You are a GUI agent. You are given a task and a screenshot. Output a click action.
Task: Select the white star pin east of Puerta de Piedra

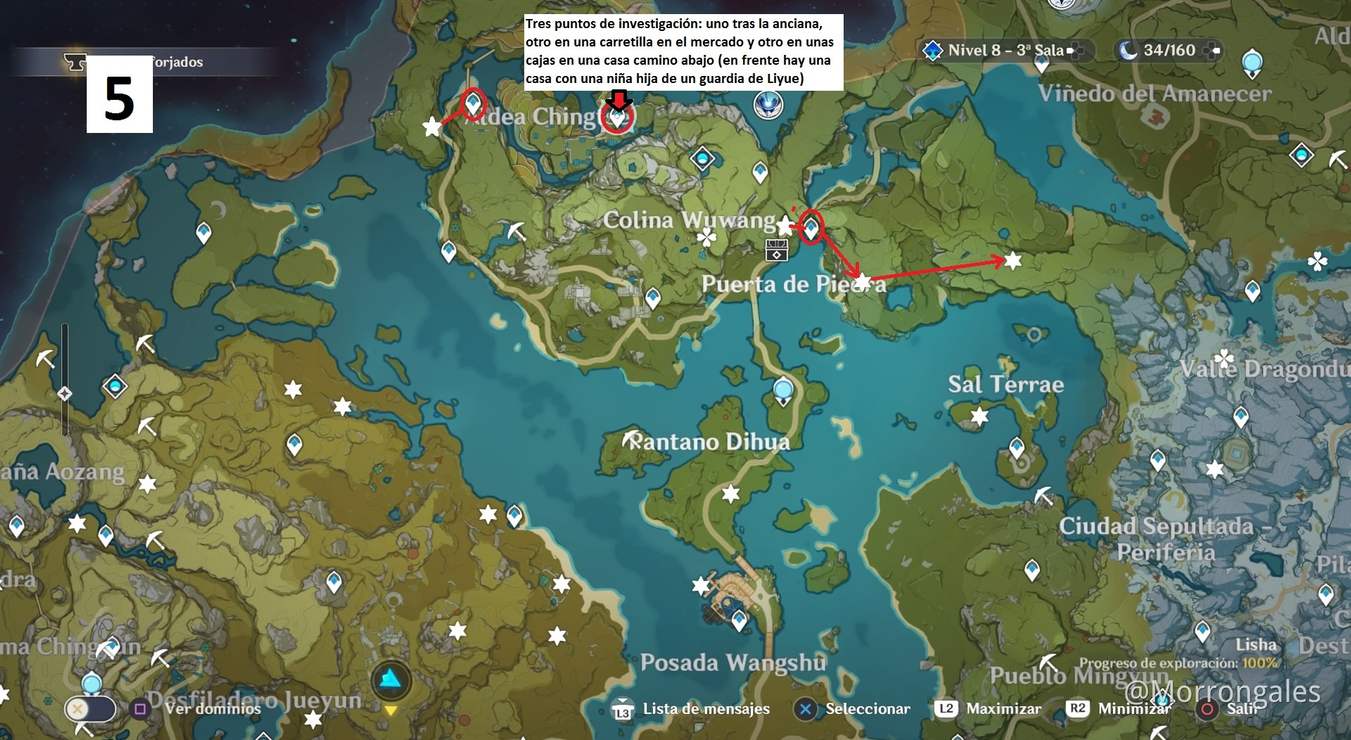[x=1013, y=259]
